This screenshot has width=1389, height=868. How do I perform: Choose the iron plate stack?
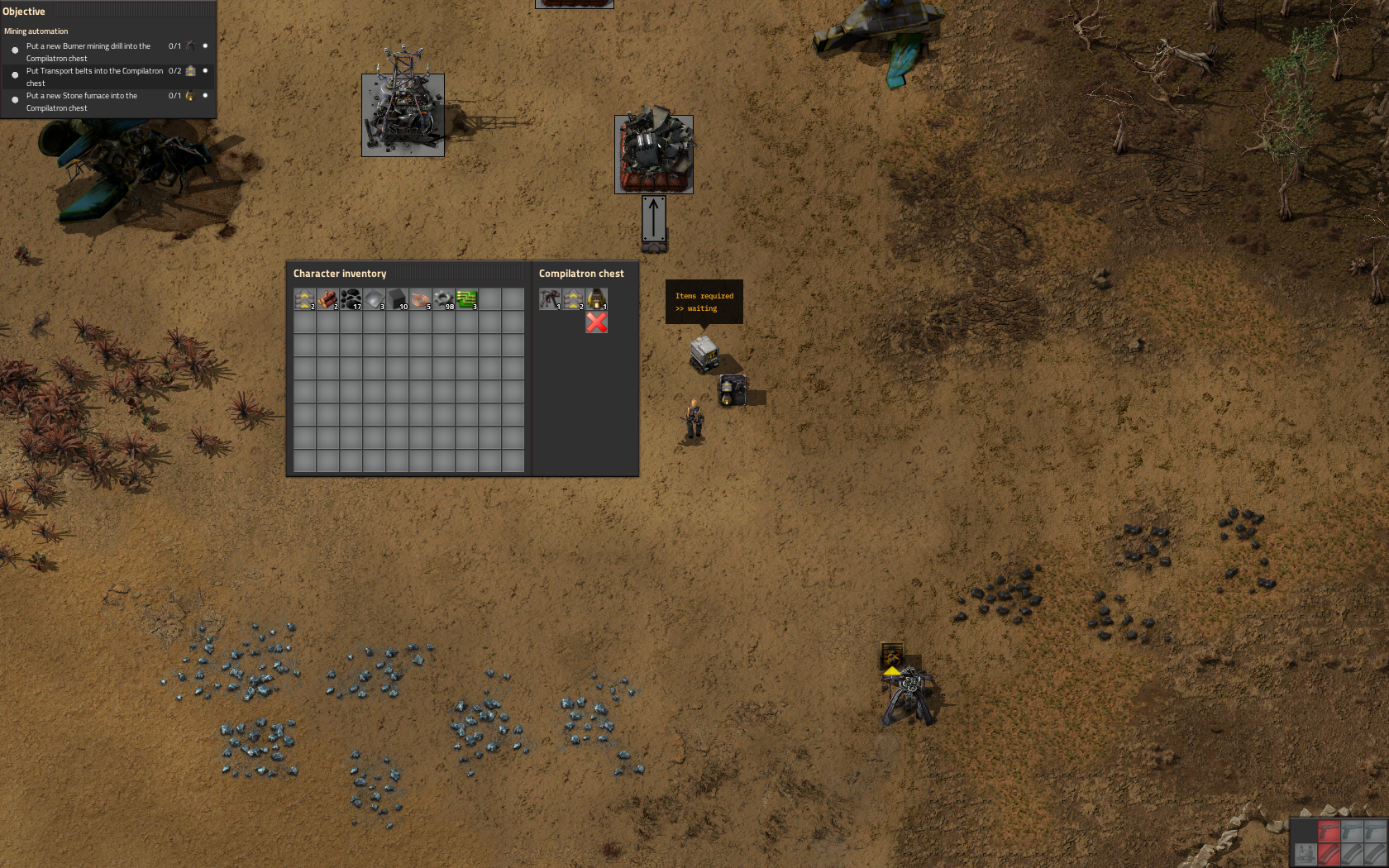[x=374, y=298]
